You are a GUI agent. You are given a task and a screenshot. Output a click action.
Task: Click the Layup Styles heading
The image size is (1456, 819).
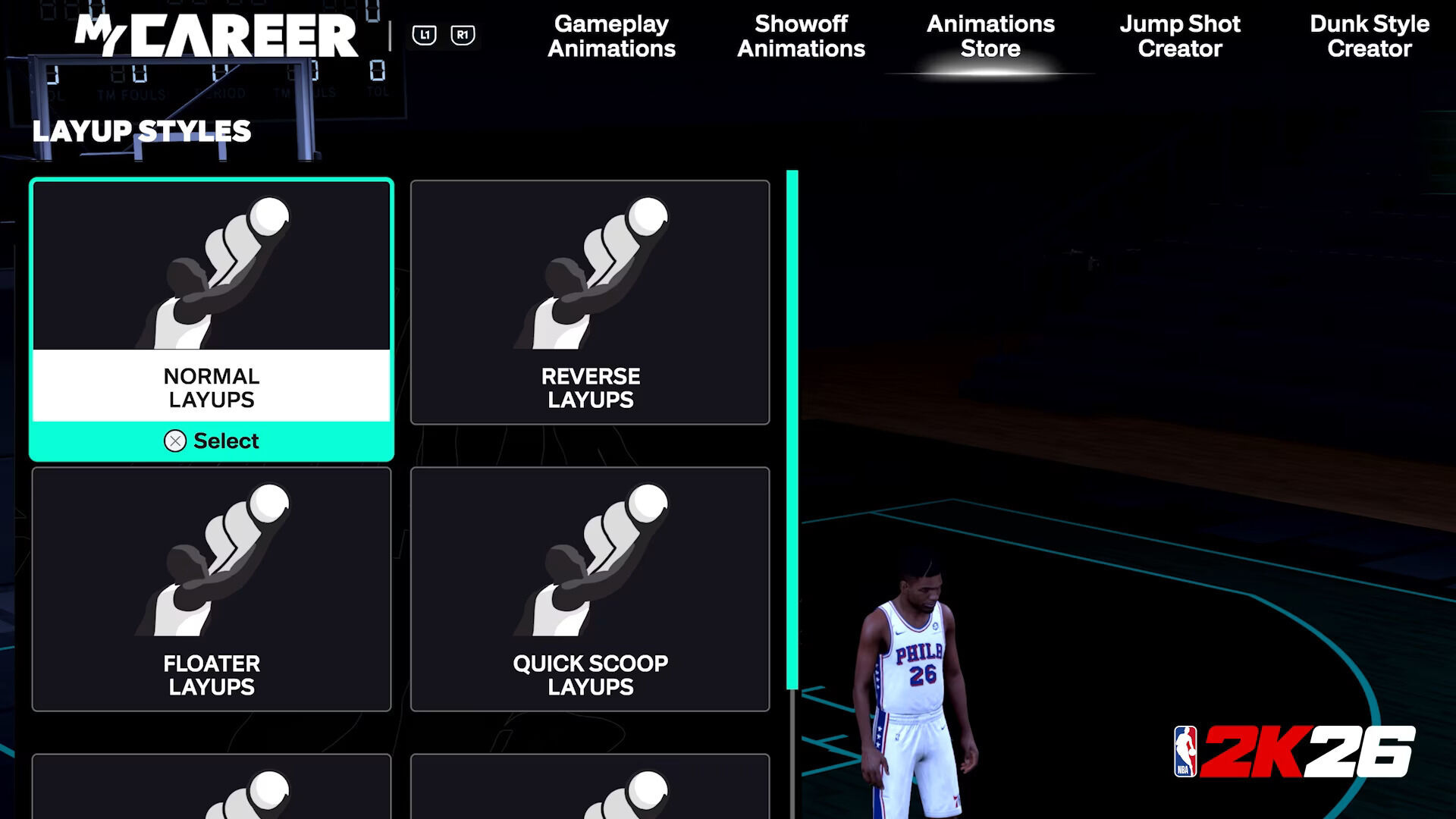(143, 130)
